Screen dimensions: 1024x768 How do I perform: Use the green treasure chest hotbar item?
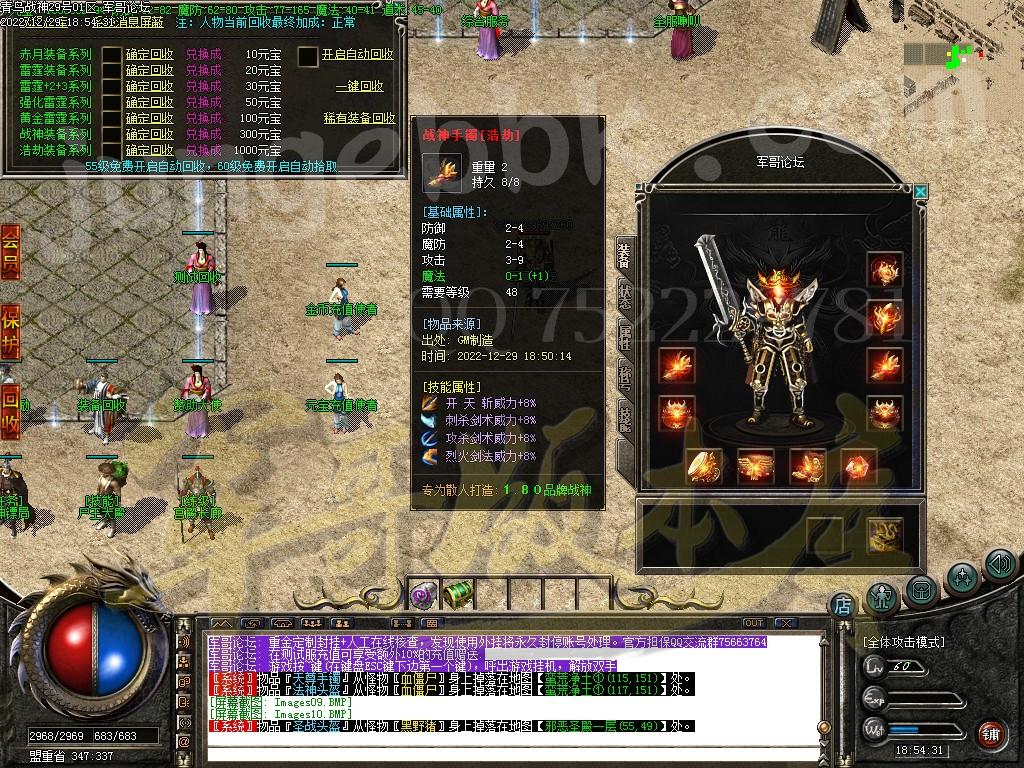point(457,594)
